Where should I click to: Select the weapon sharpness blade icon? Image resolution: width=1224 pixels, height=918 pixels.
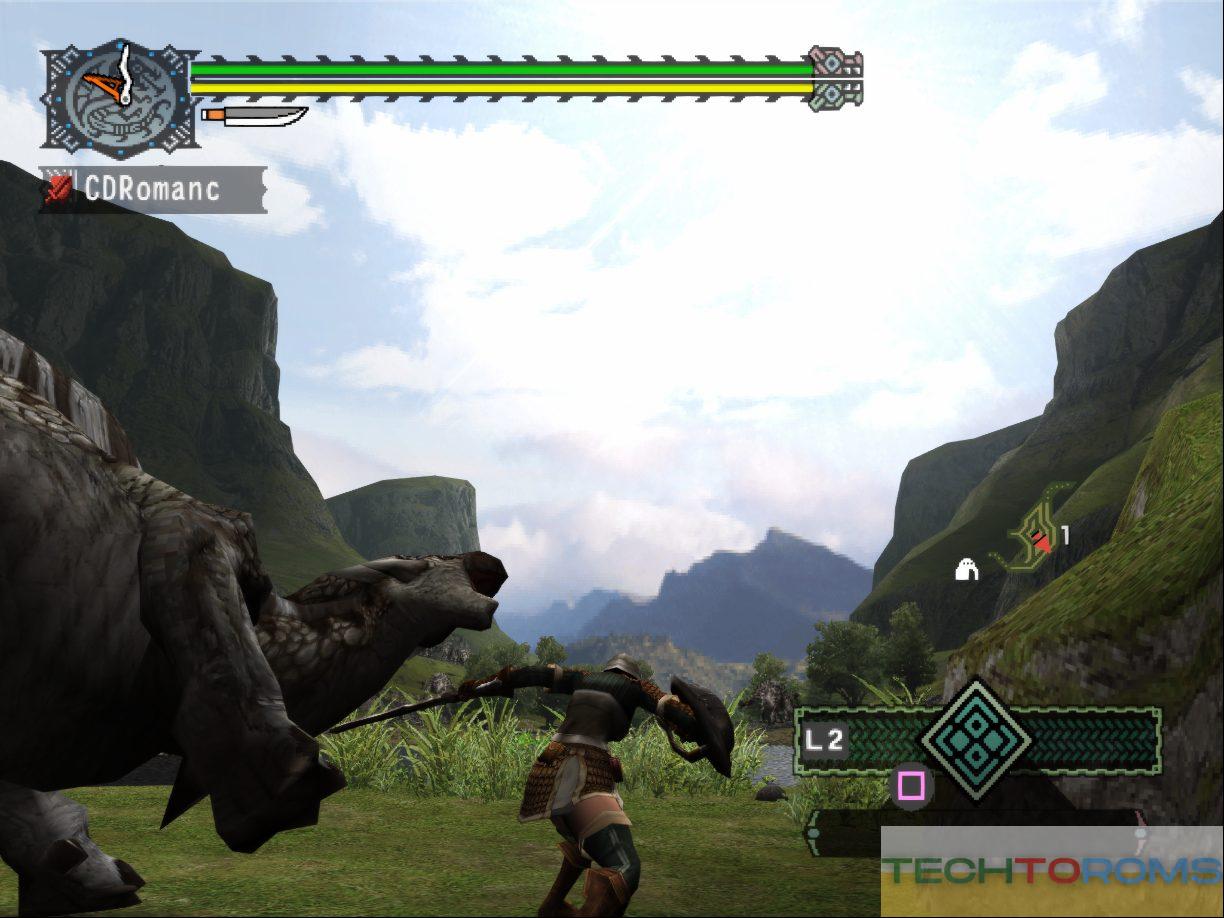255,116
